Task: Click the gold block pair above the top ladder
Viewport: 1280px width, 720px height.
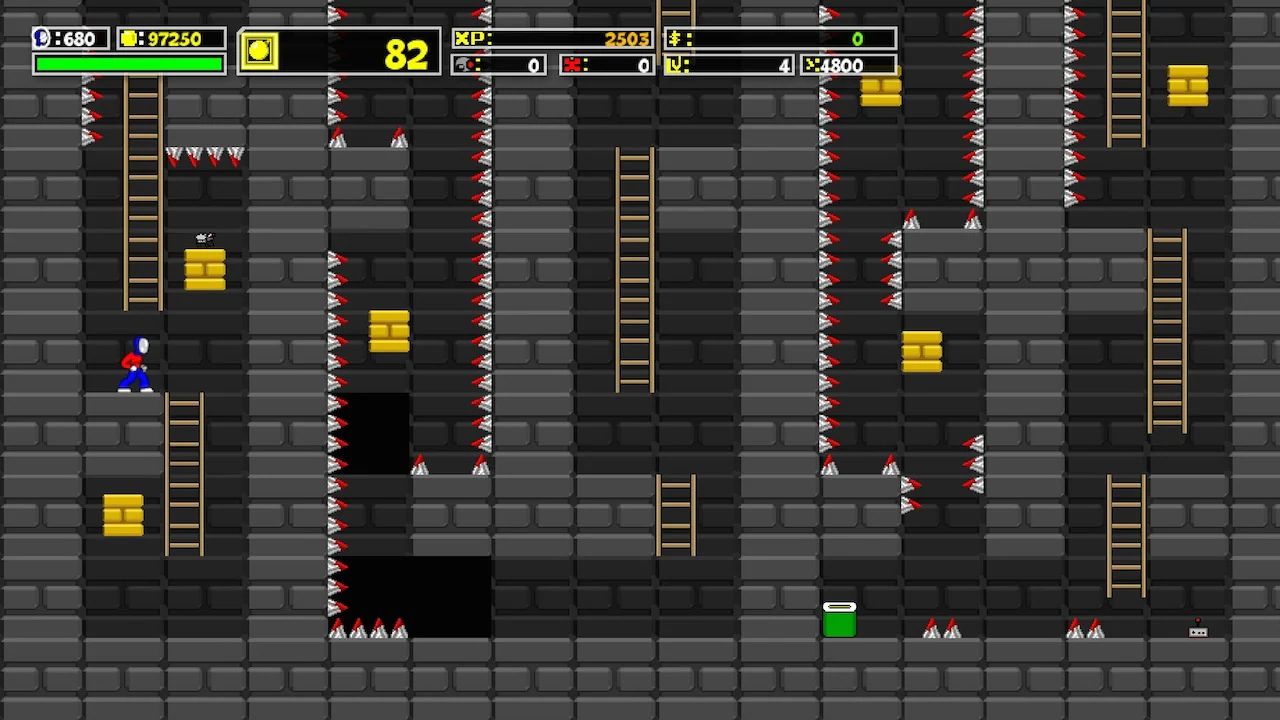Action: (x=880, y=92)
